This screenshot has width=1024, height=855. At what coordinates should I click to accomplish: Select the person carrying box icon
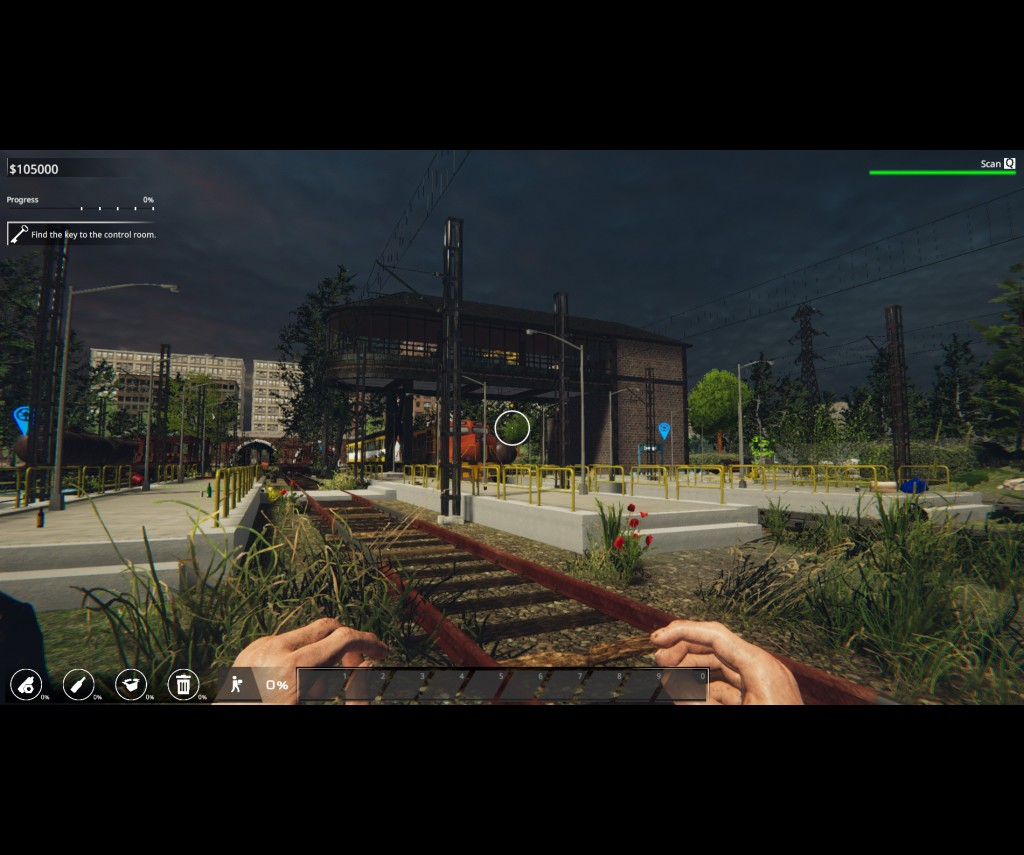236,685
